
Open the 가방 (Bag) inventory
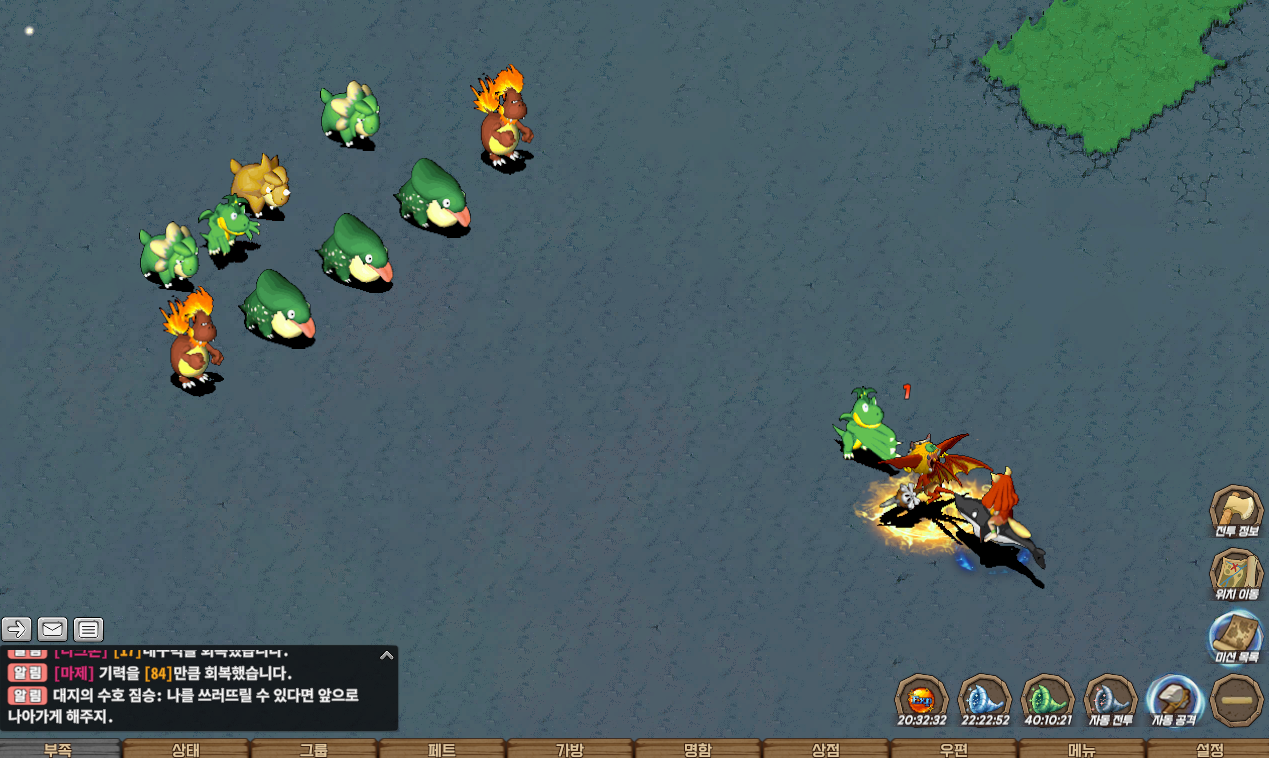[x=570, y=749]
